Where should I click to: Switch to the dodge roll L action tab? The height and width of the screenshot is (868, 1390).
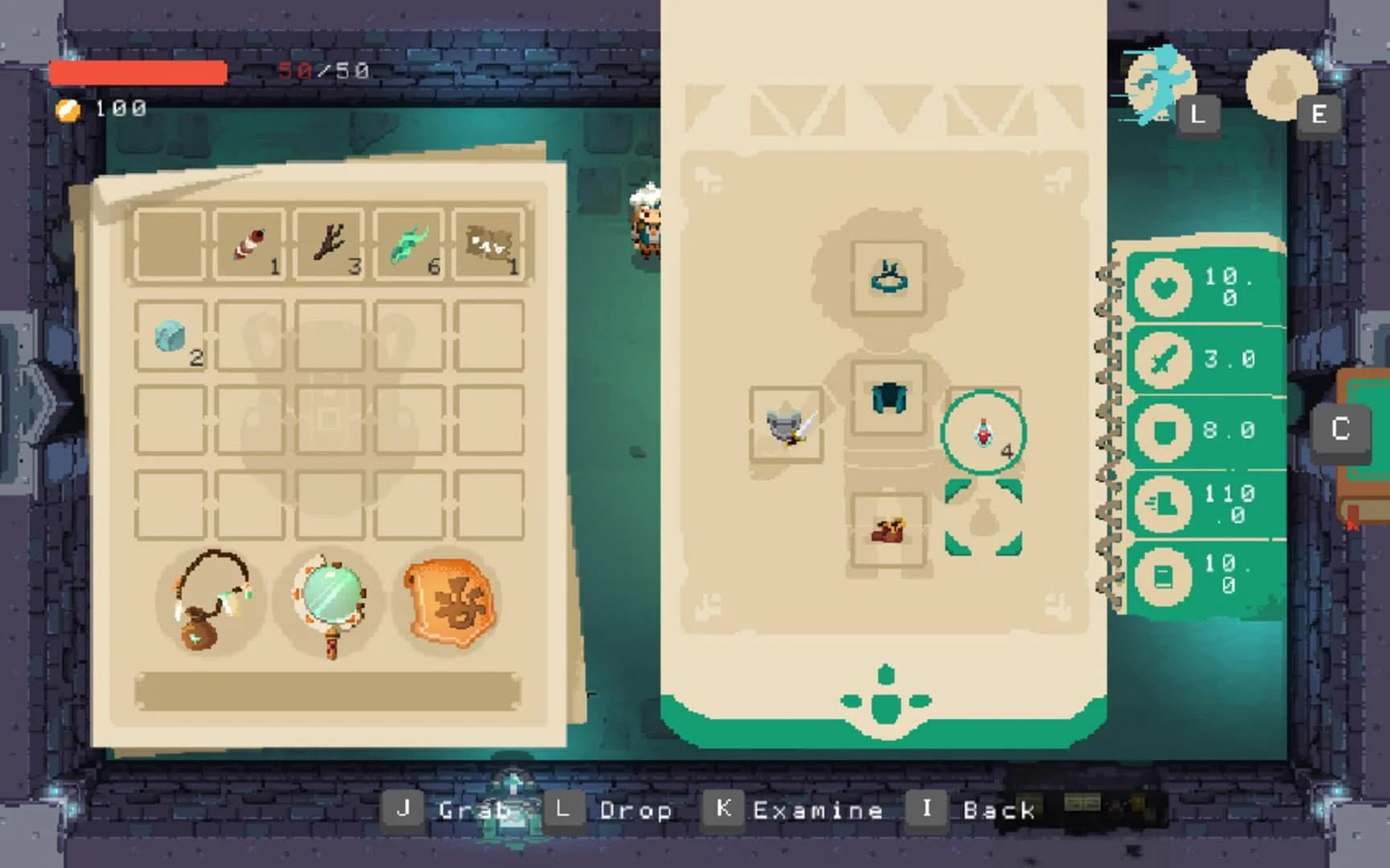[x=1163, y=84]
